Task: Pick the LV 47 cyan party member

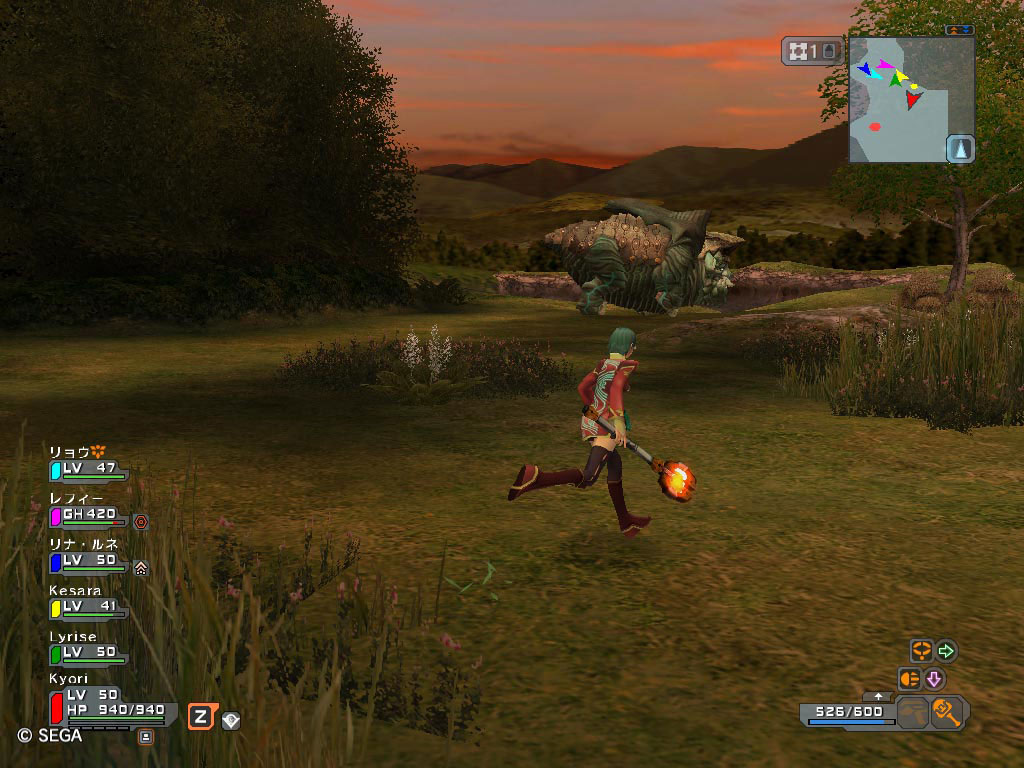Action: [x=88, y=466]
